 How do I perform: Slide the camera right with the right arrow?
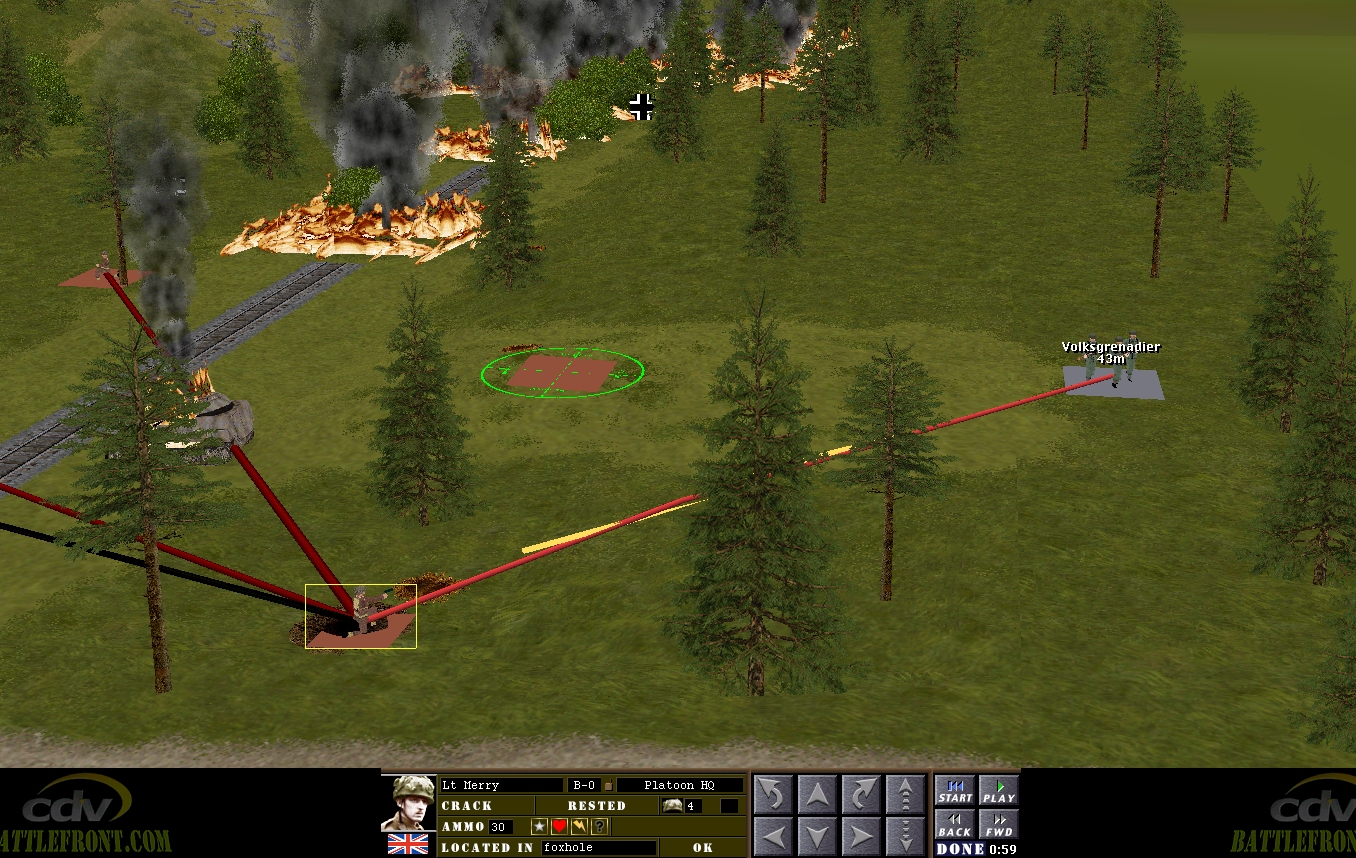pos(861,836)
